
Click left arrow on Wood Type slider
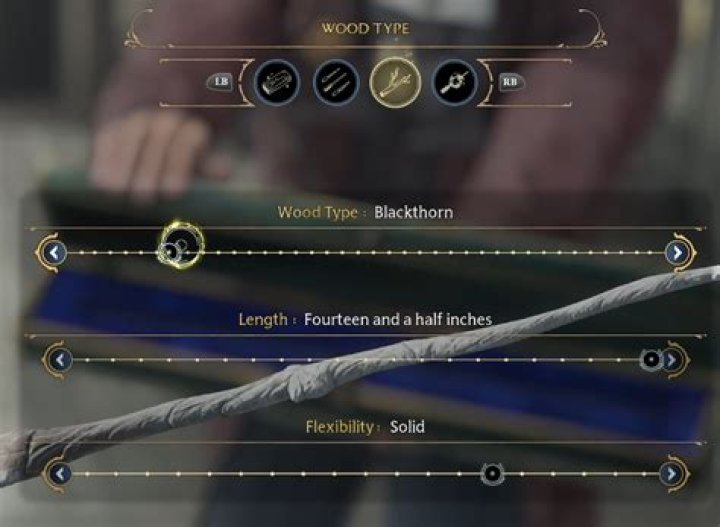point(56,253)
